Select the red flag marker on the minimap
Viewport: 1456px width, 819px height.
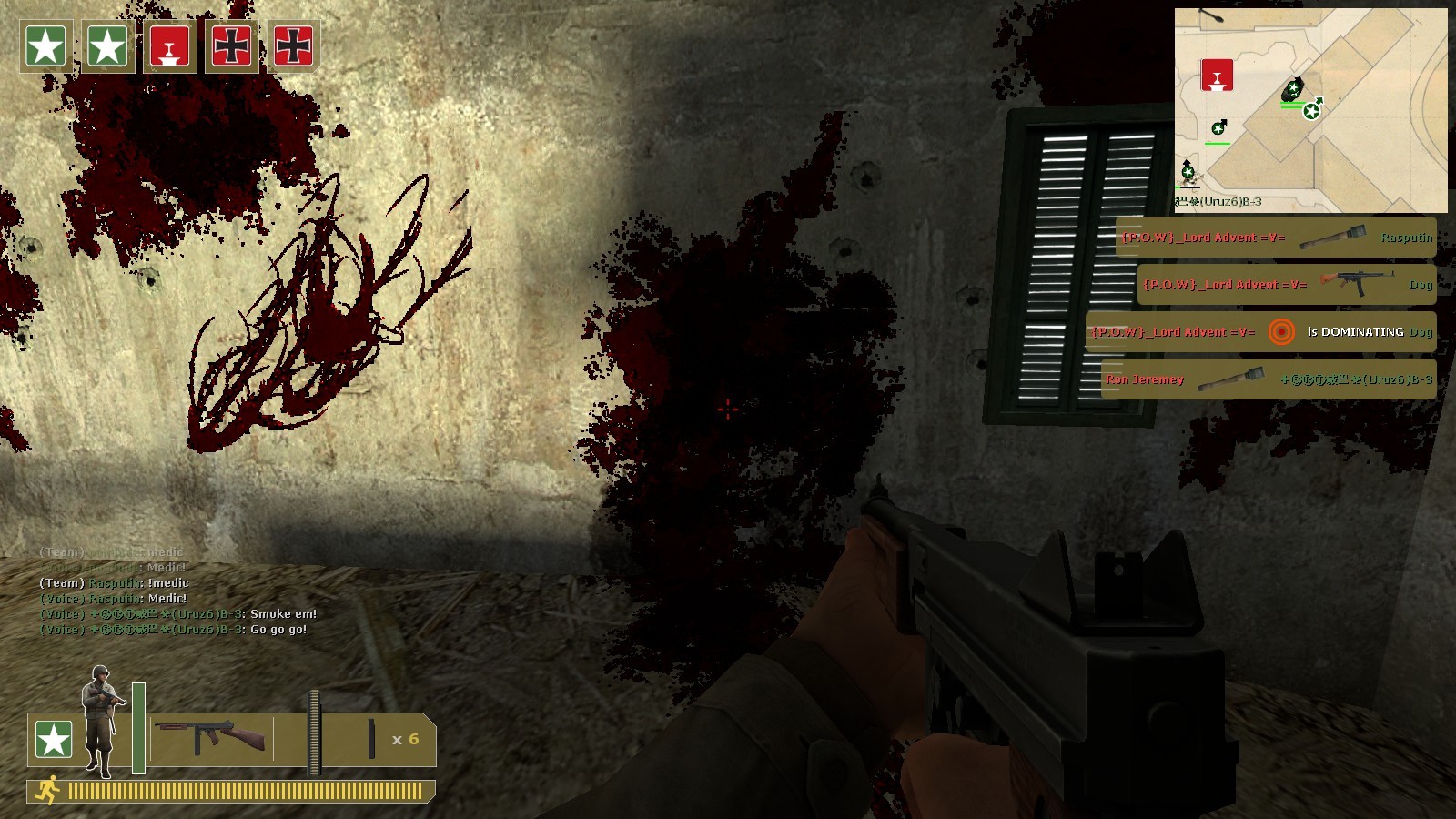click(1217, 75)
